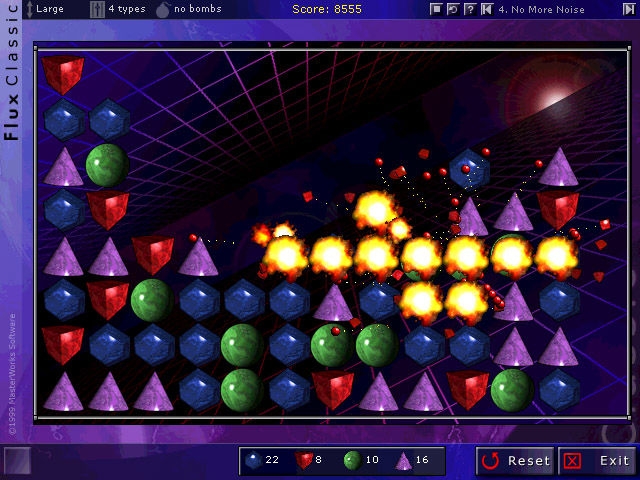This screenshot has width=640, height=480.
Task: Select the blue gem in the bottom-right corner
Action: pyautogui.click(x=558, y=390)
